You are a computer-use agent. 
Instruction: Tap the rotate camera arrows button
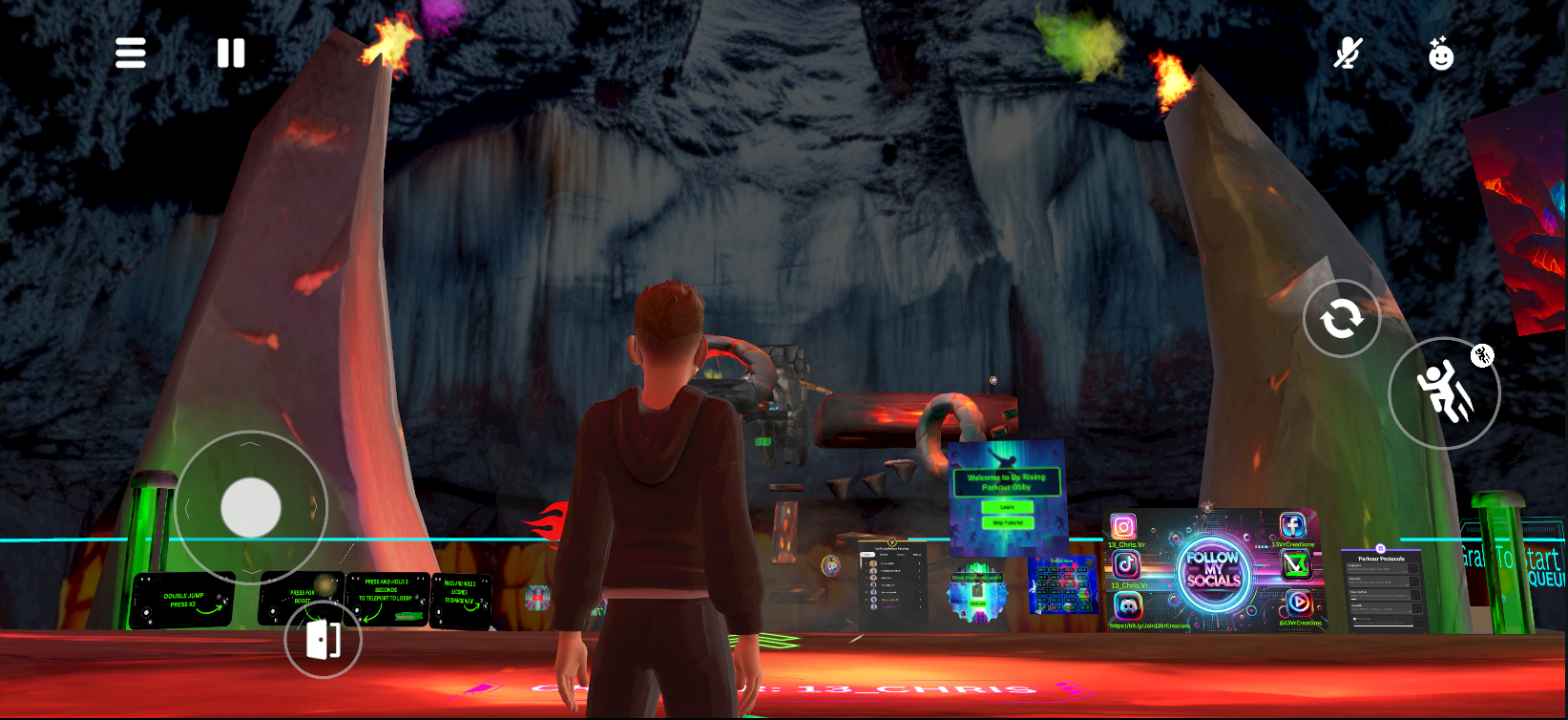pos(1341,319)
